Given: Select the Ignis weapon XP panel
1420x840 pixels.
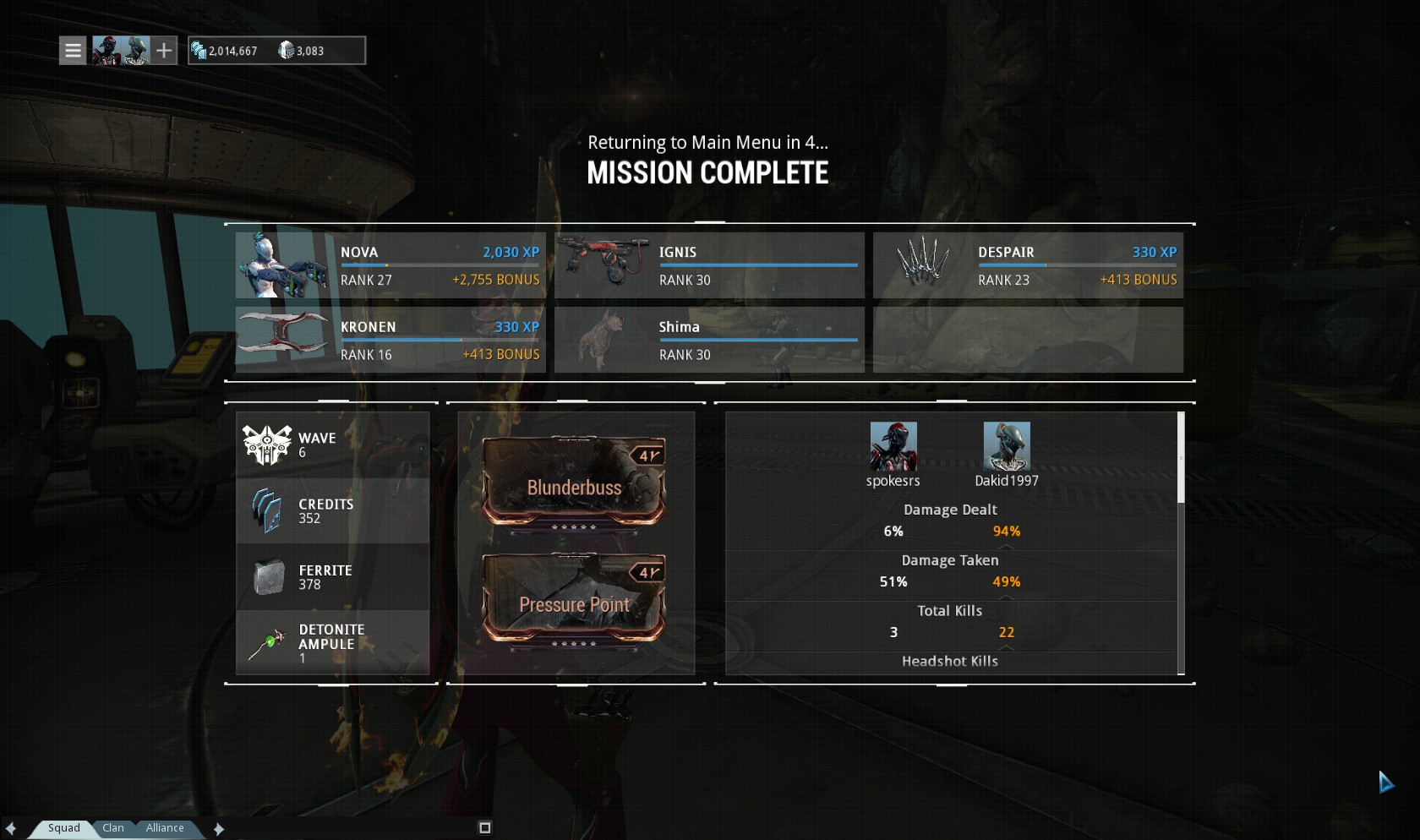Looking at the screenshot, I should tap(709, 265).
